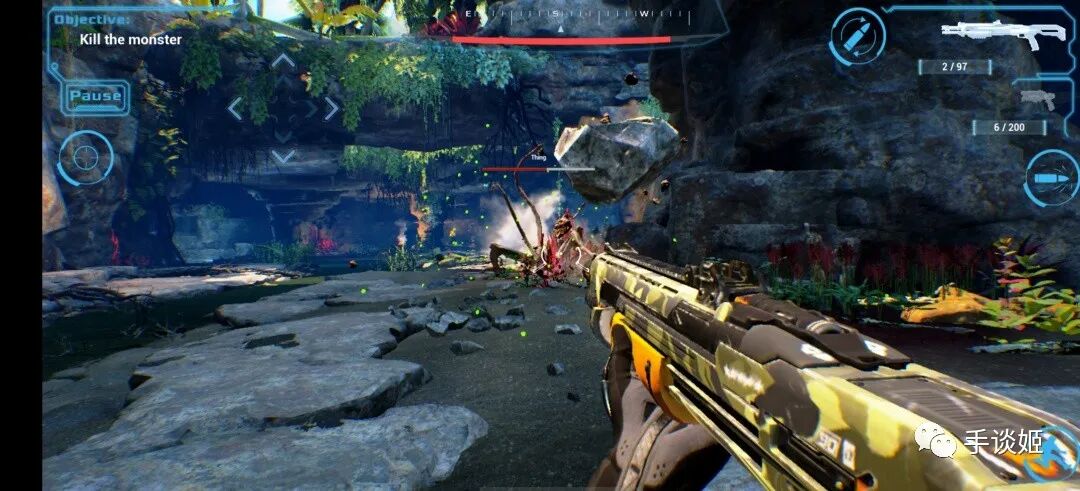Tap the right movement arrow
The width and height of the screenshot is (1080, 491).
click(330, 108)
